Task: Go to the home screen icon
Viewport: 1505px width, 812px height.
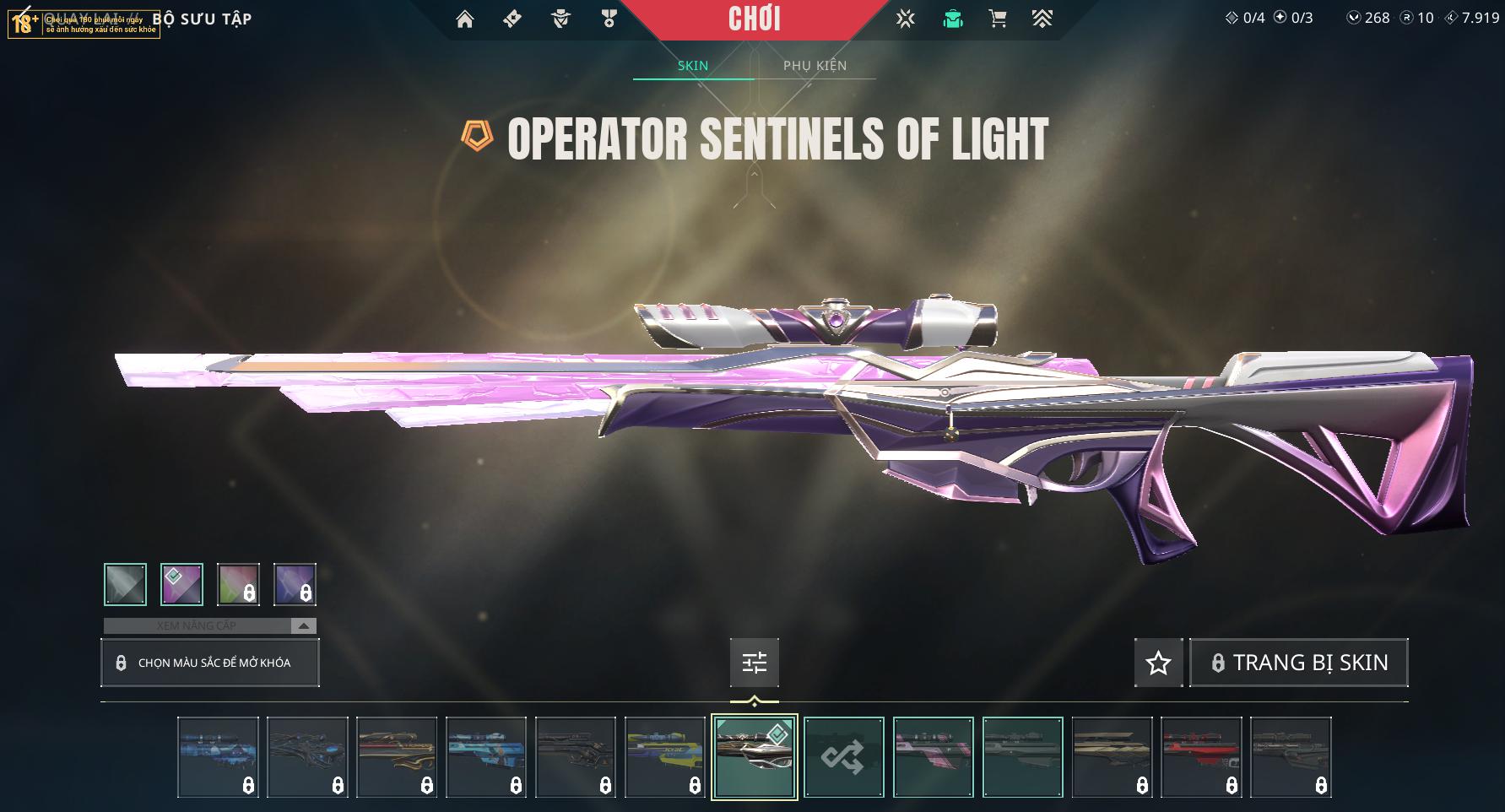Action: tap(465, 19)
